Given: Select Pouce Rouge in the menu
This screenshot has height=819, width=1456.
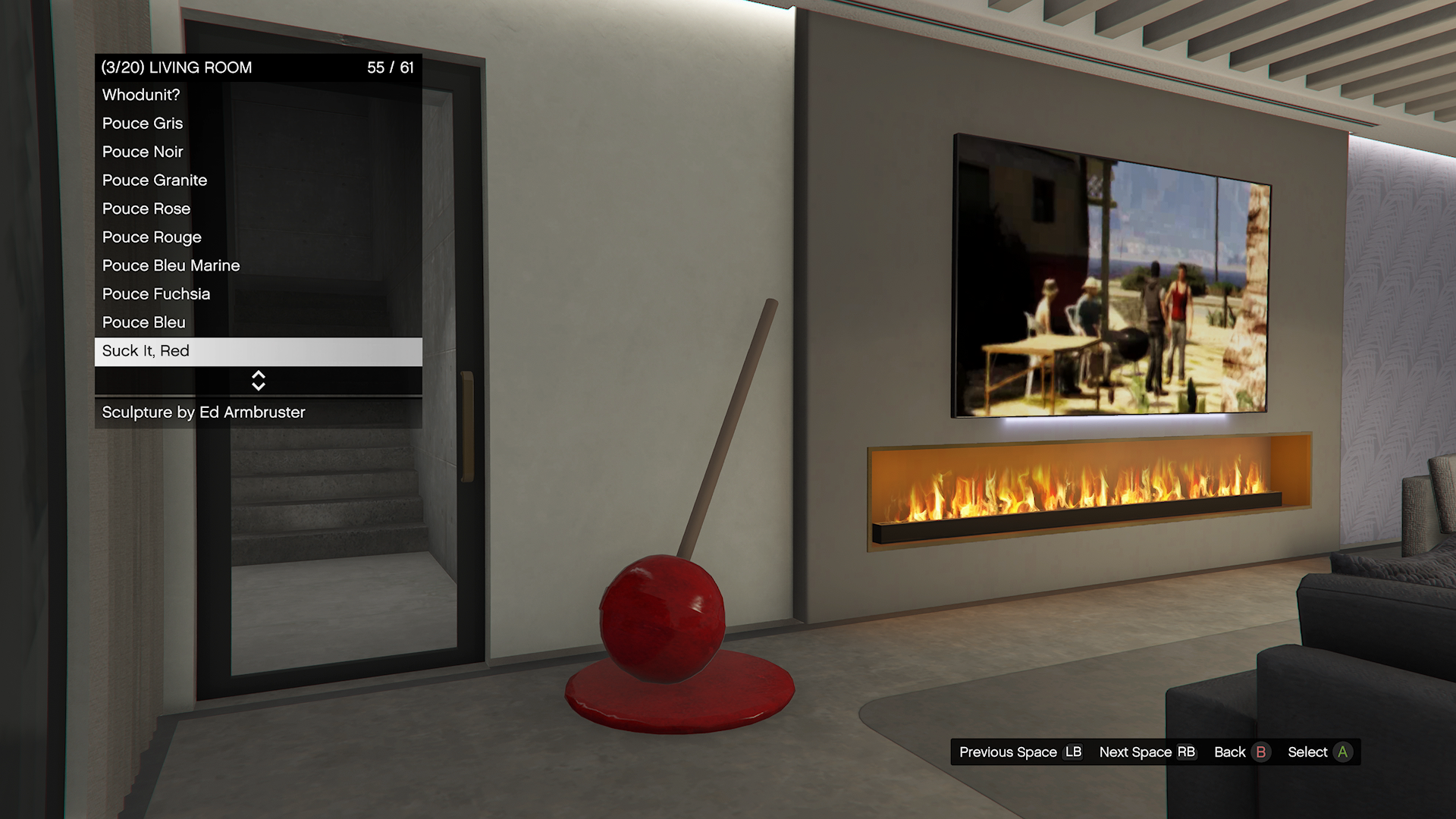Looking at the screenshot, I should (x=258, y=237).
